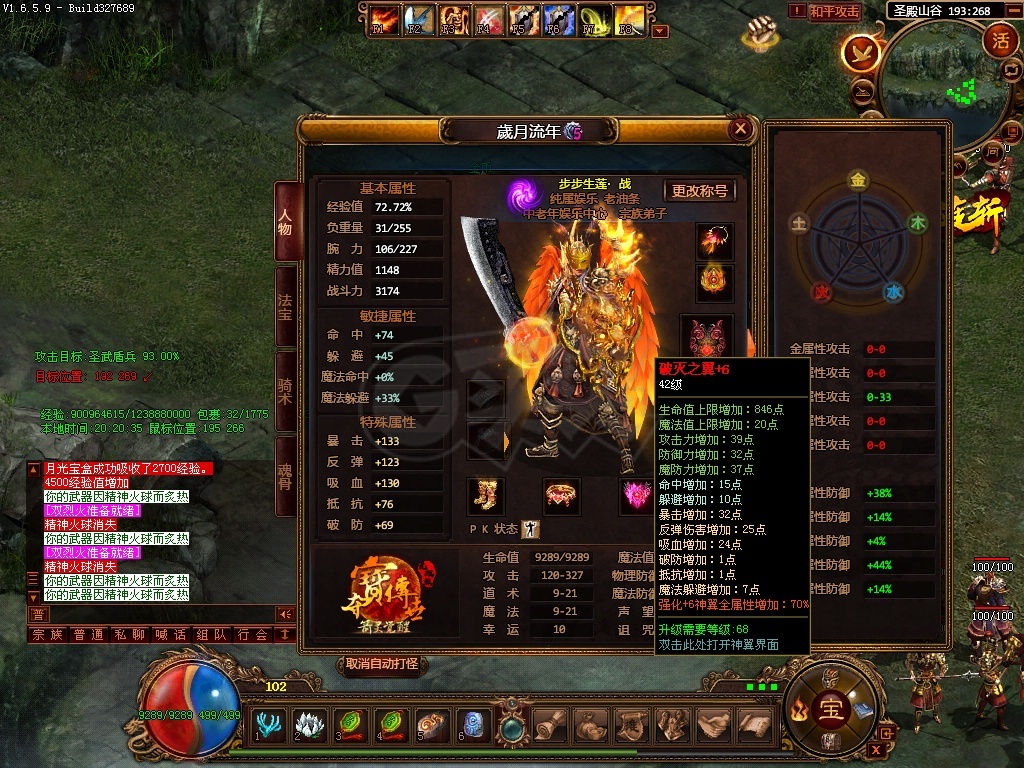Close the character panel
This screenshot has width=1024, height=768.
(x=741, y=128)
